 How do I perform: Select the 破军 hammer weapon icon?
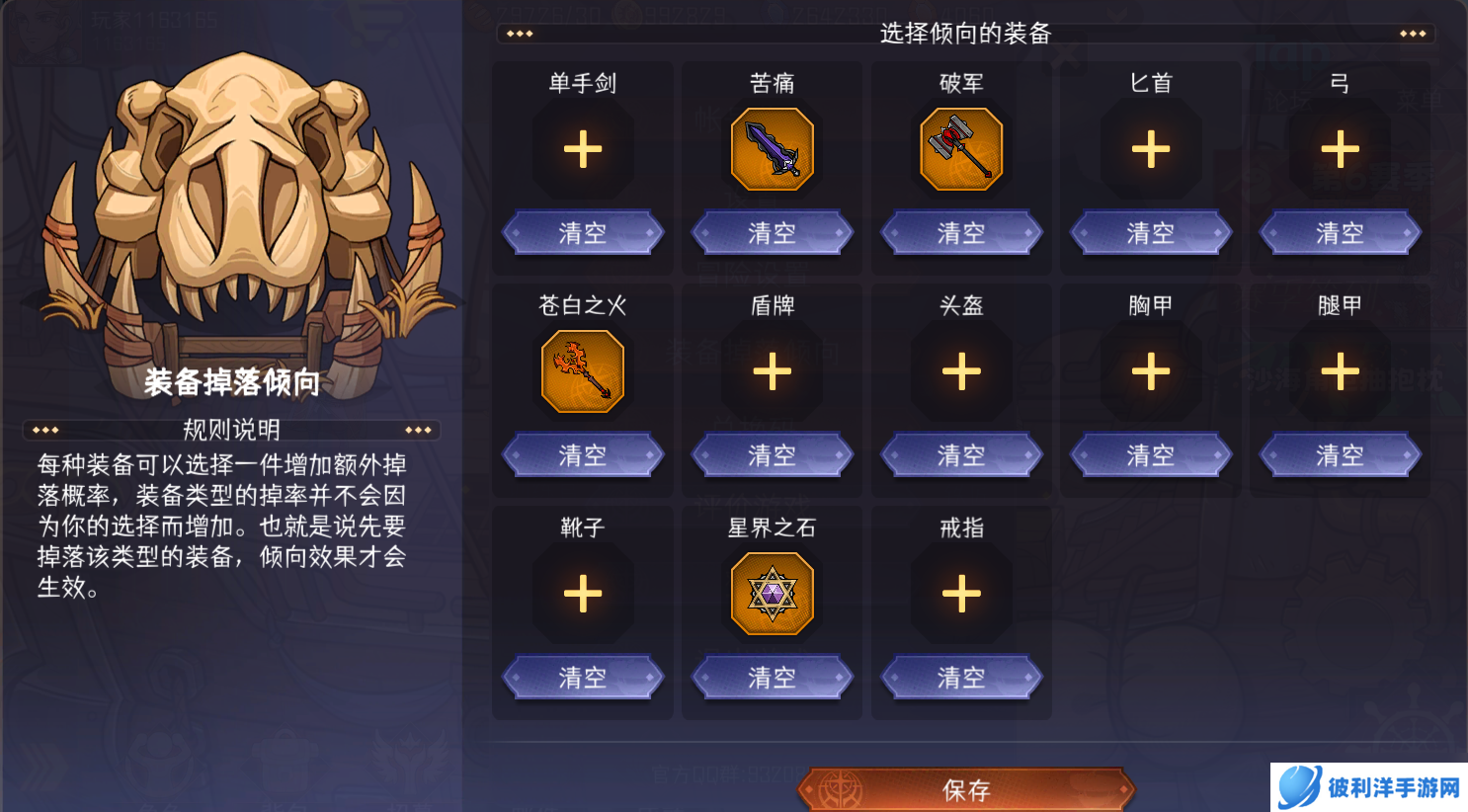click(961, 148)
